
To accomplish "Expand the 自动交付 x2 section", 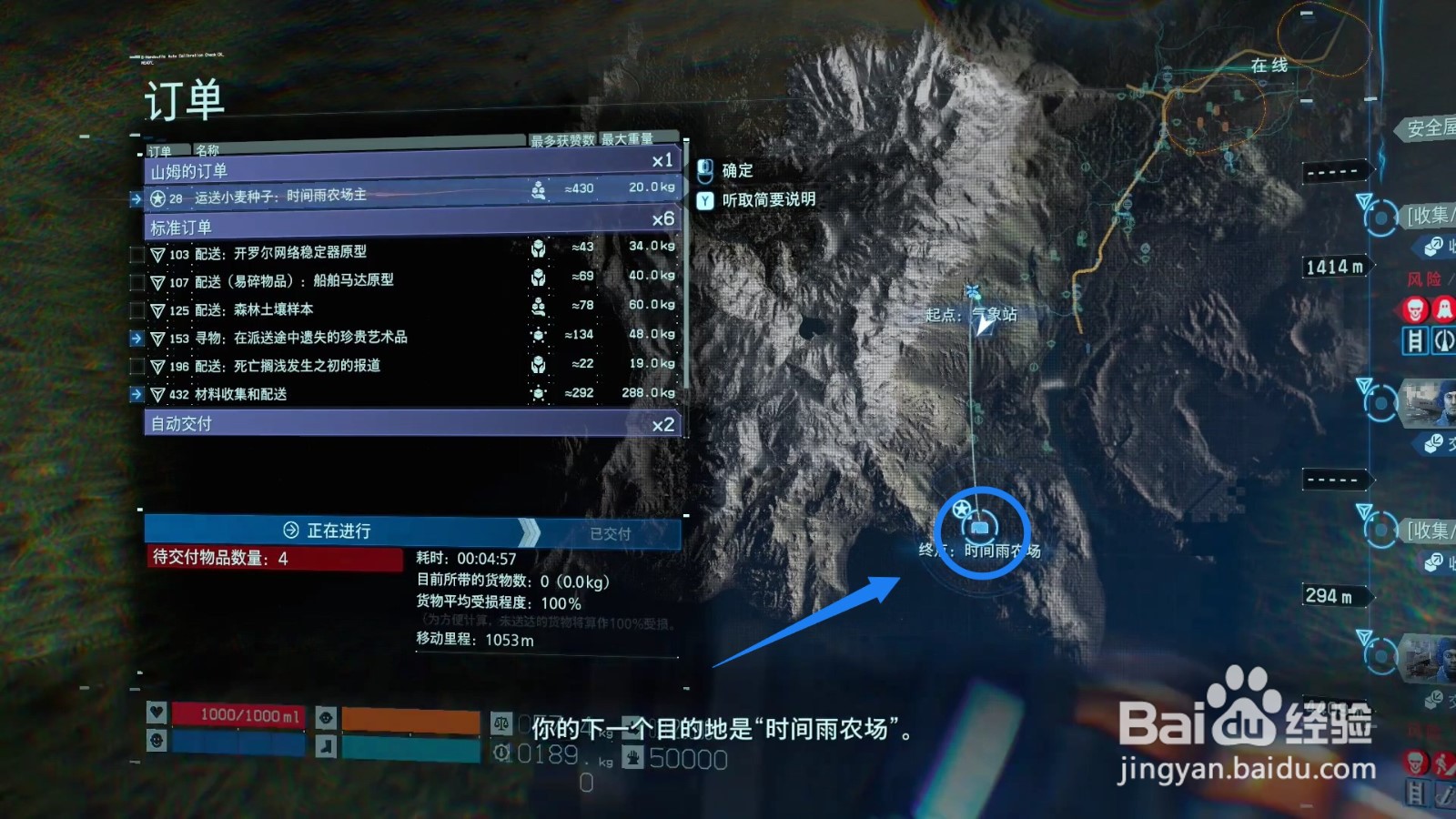I will point(409,422).
